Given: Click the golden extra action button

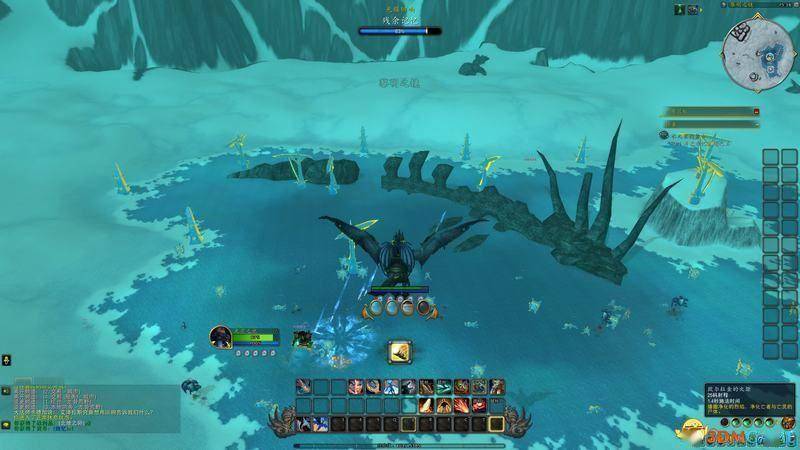Looking at the screenshot, I should click(x=400, y=352).
